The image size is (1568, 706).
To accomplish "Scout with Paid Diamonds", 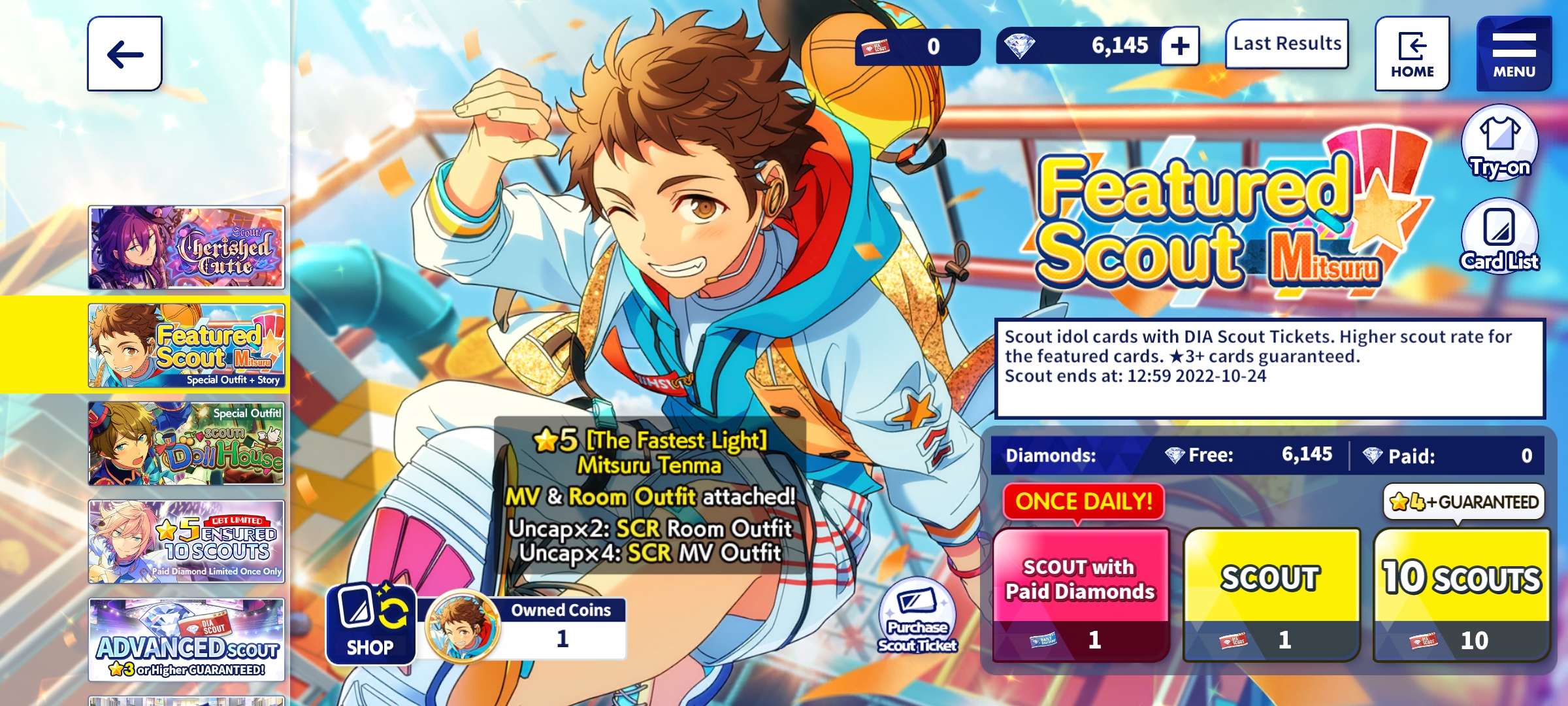I will point(1081,594).
